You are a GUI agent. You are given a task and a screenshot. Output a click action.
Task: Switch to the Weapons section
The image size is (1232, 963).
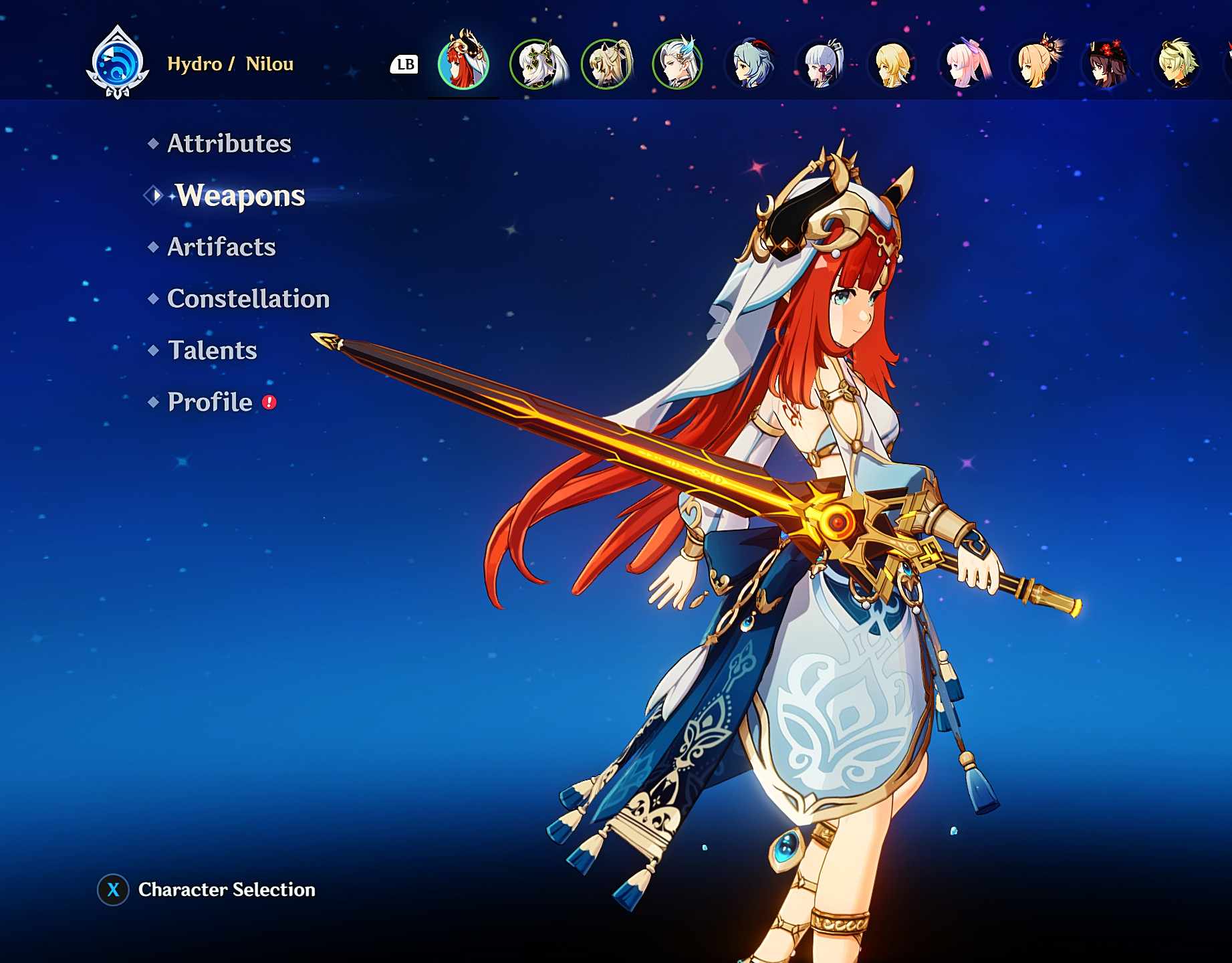click(238, 196)
